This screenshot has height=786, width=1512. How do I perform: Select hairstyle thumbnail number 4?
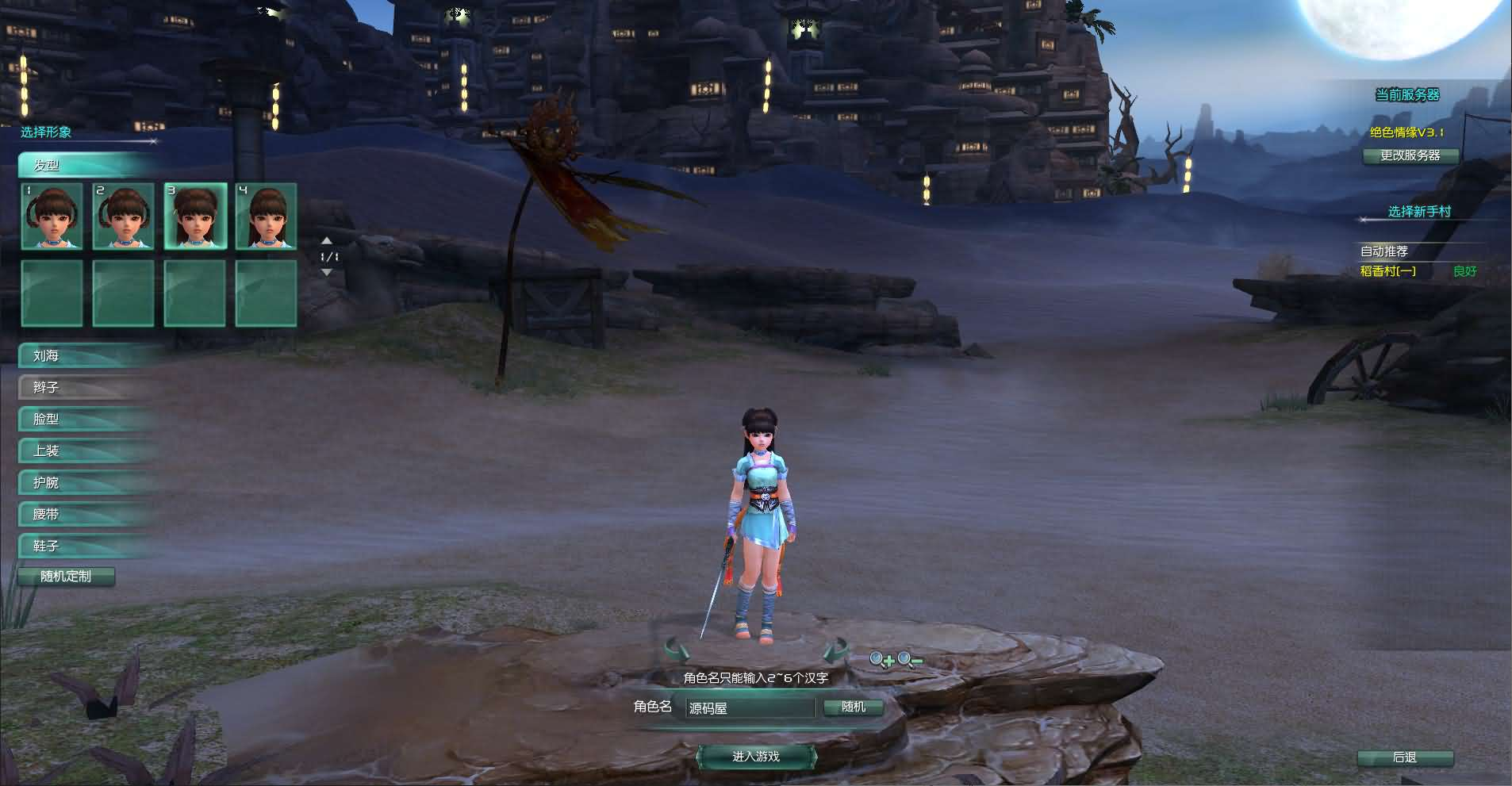pyautogui.click(x=267, y=217)
